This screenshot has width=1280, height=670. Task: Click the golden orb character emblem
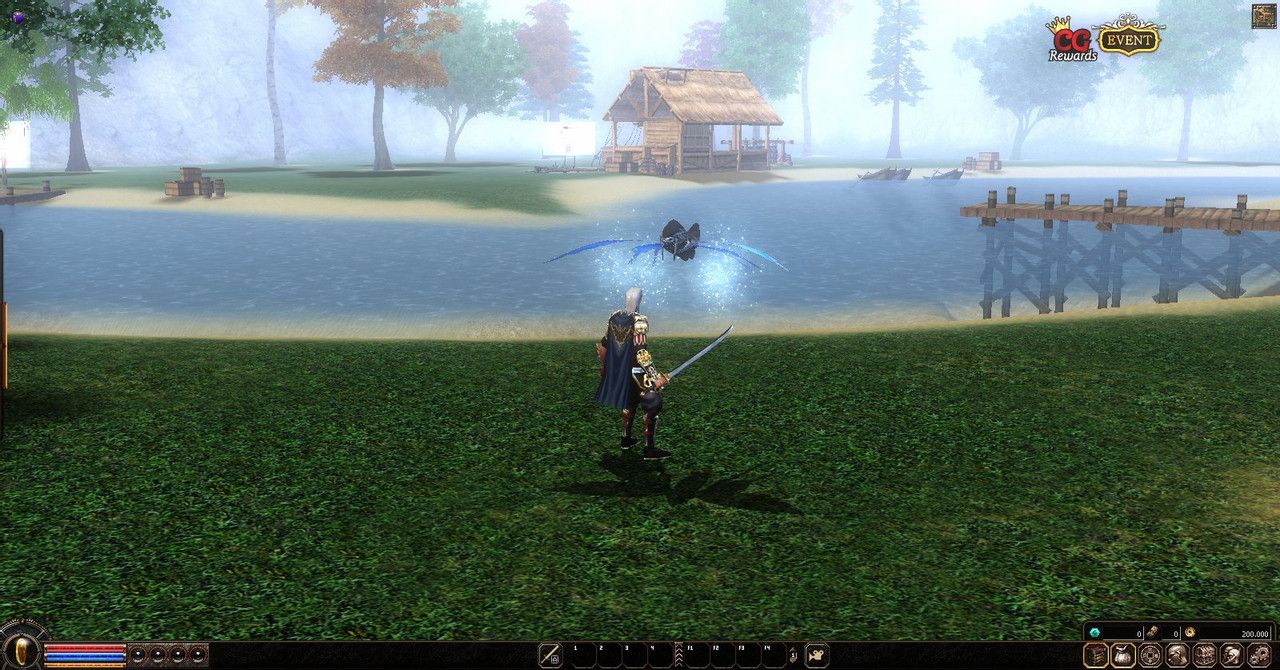point(22,649)
